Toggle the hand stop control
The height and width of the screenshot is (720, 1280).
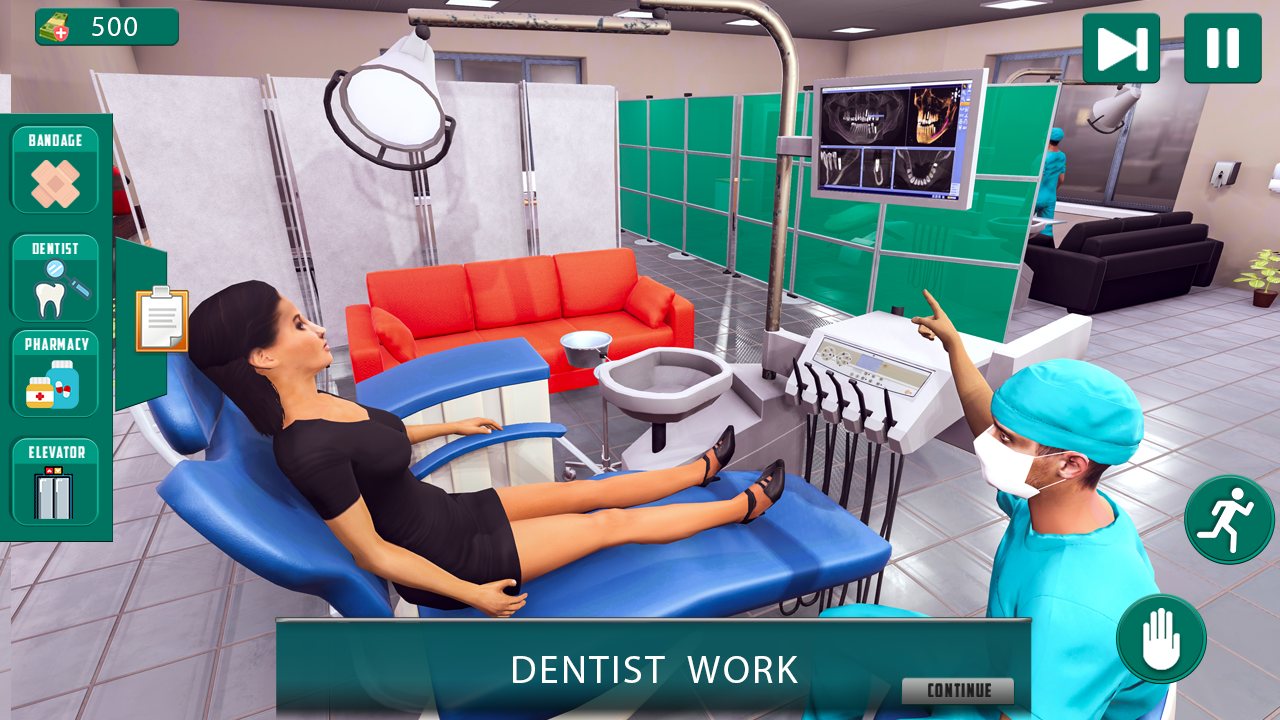(1161, 639)
